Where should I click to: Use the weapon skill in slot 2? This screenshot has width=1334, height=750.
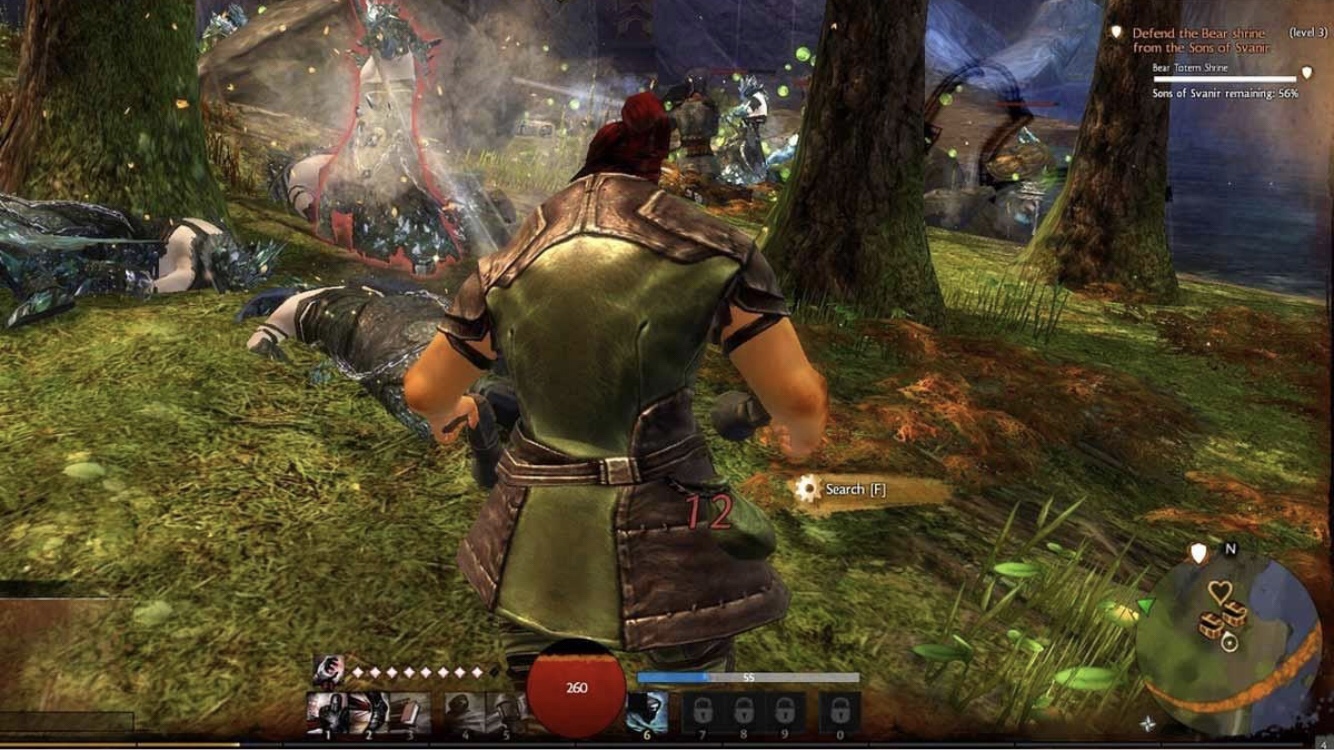(368, 711)
